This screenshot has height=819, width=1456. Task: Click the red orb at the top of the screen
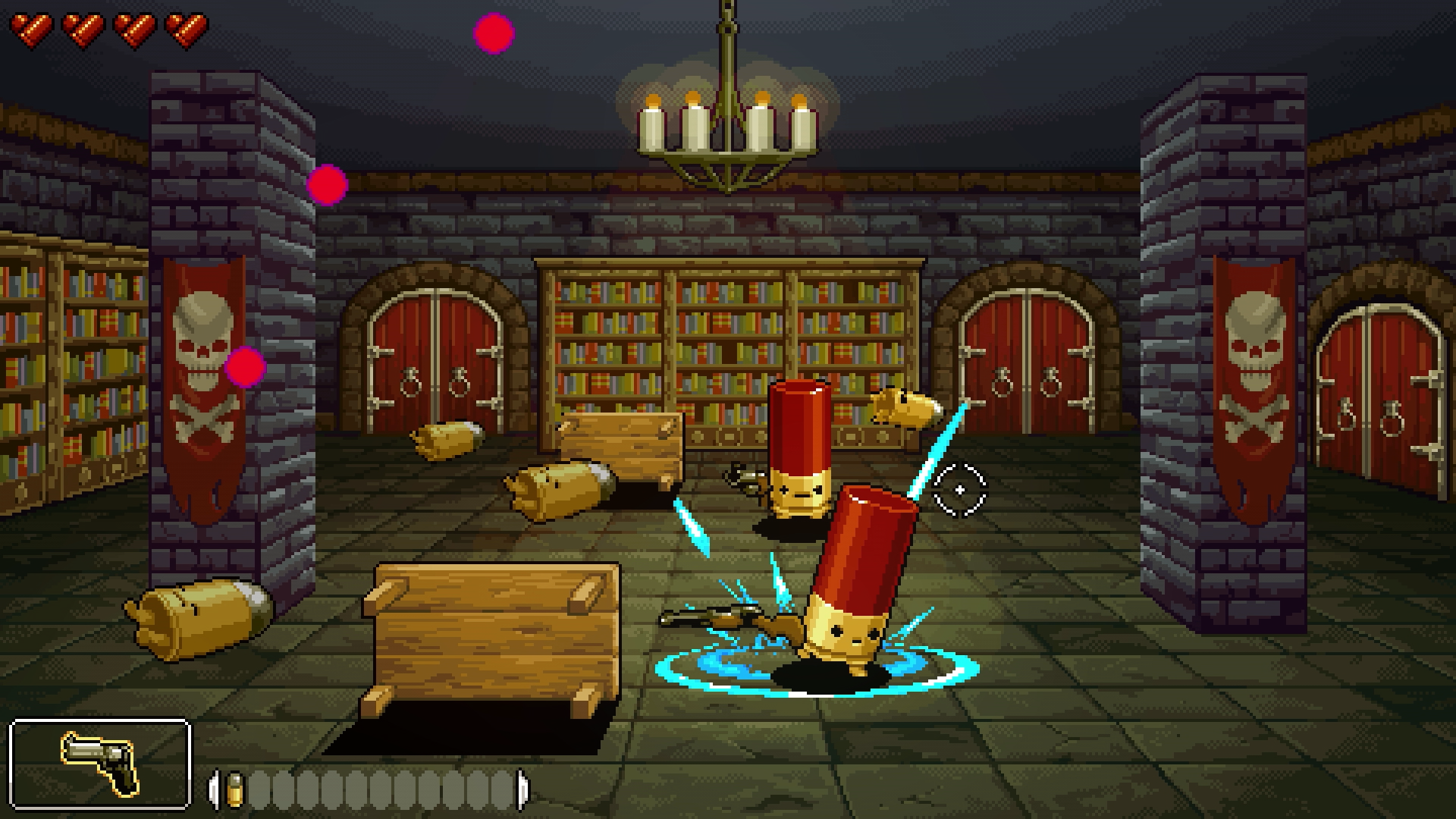[493, 33]
